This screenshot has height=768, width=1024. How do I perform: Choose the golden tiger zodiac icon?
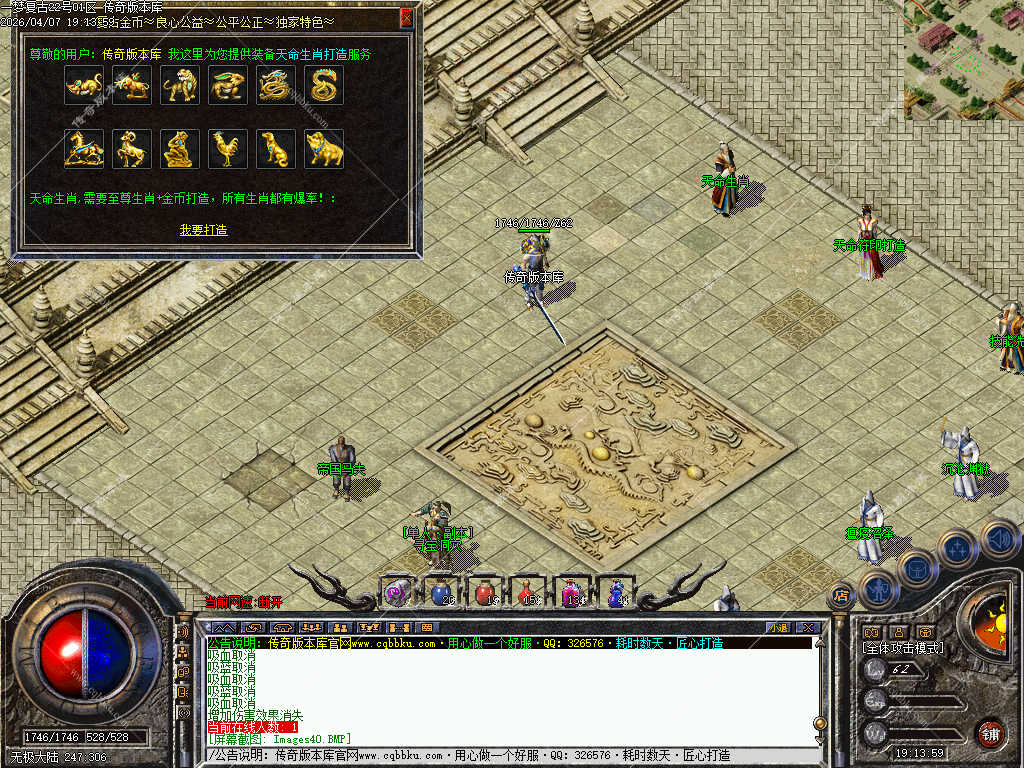180,86
